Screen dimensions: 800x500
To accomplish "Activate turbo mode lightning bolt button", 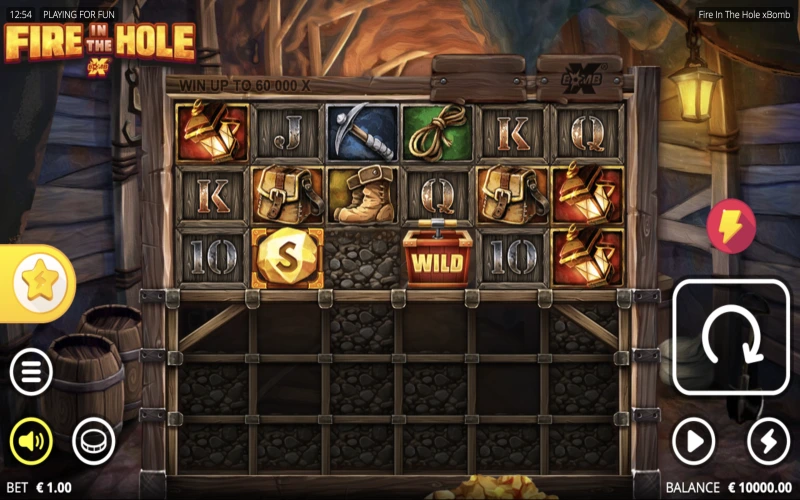I will [768, 440].
